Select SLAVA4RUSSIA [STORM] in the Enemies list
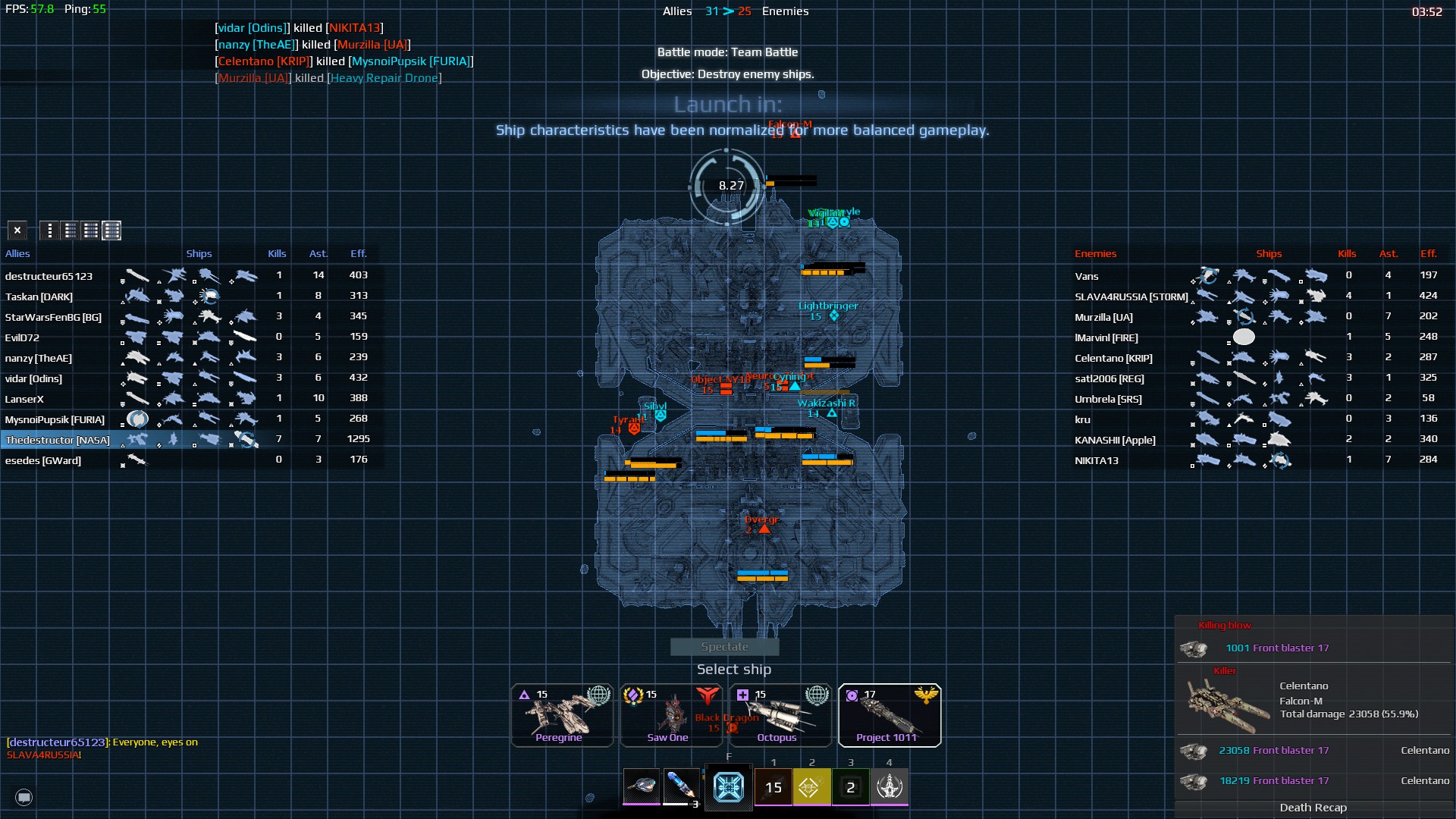The width and height of the screenshot is (1456, 819). click(x=1131, y=297)
